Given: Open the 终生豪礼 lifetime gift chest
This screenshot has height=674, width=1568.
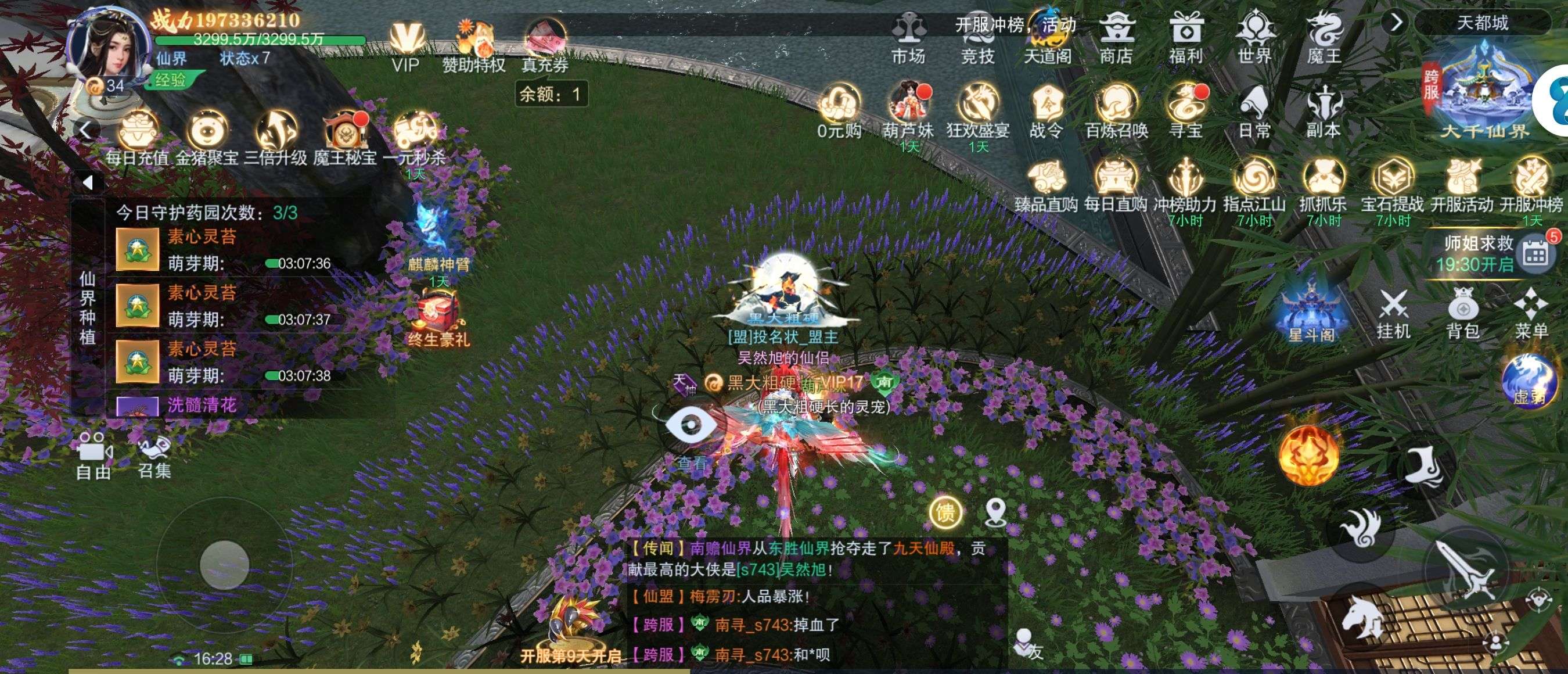Looking at the screenshot, I should click(x=438, y=317).
